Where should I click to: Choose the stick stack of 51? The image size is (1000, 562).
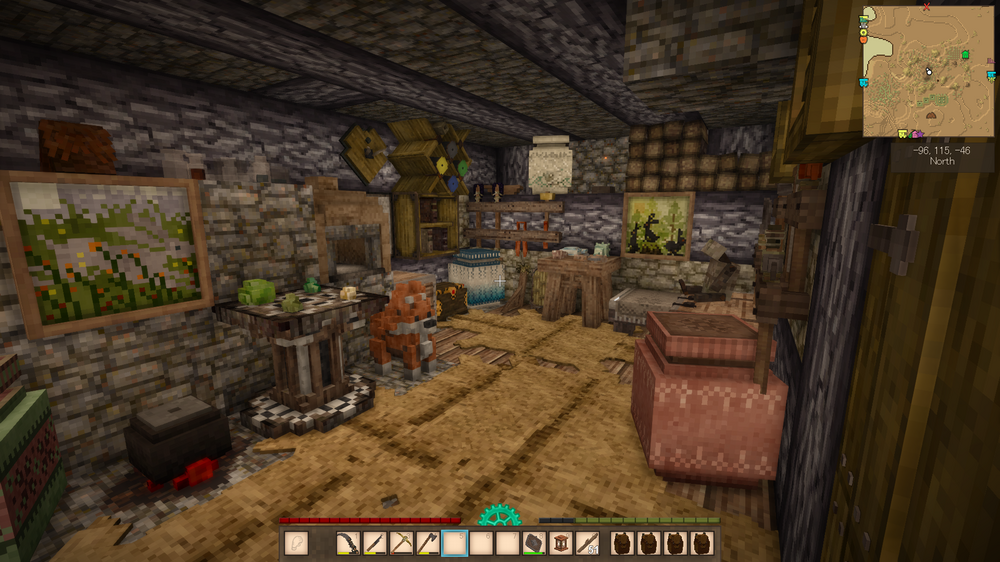click(587, 543)
